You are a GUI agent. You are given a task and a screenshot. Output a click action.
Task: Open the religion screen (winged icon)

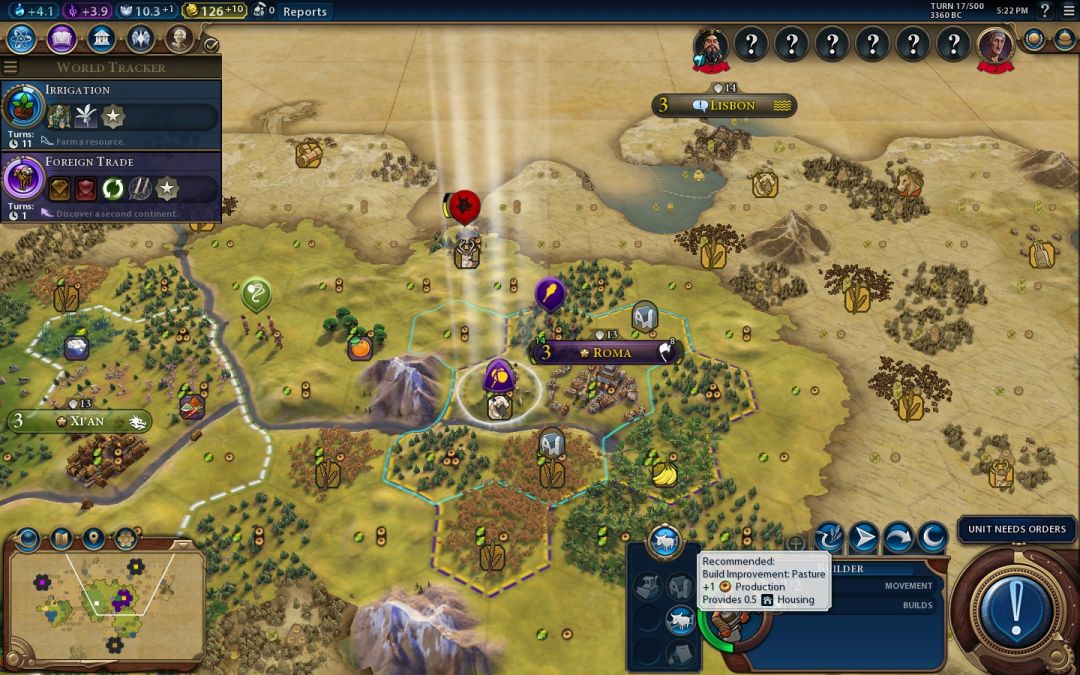tap(140, 39)
